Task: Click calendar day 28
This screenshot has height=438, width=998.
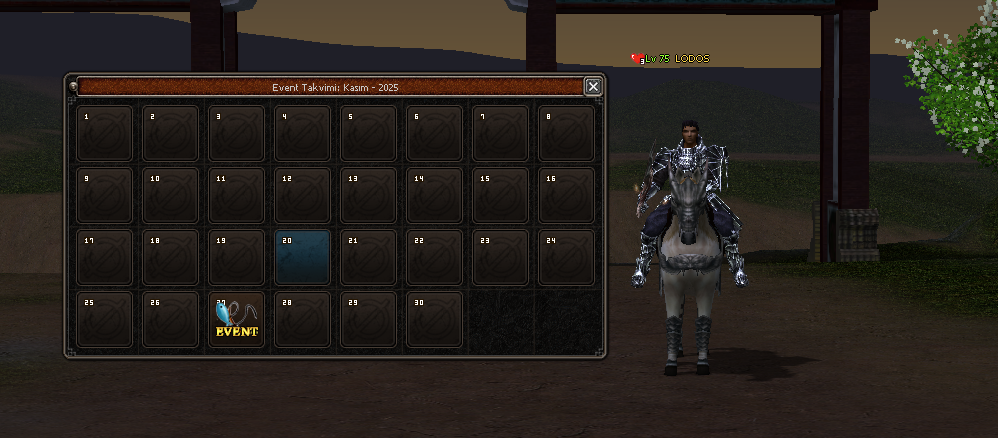Action: (x=303, y=319)
